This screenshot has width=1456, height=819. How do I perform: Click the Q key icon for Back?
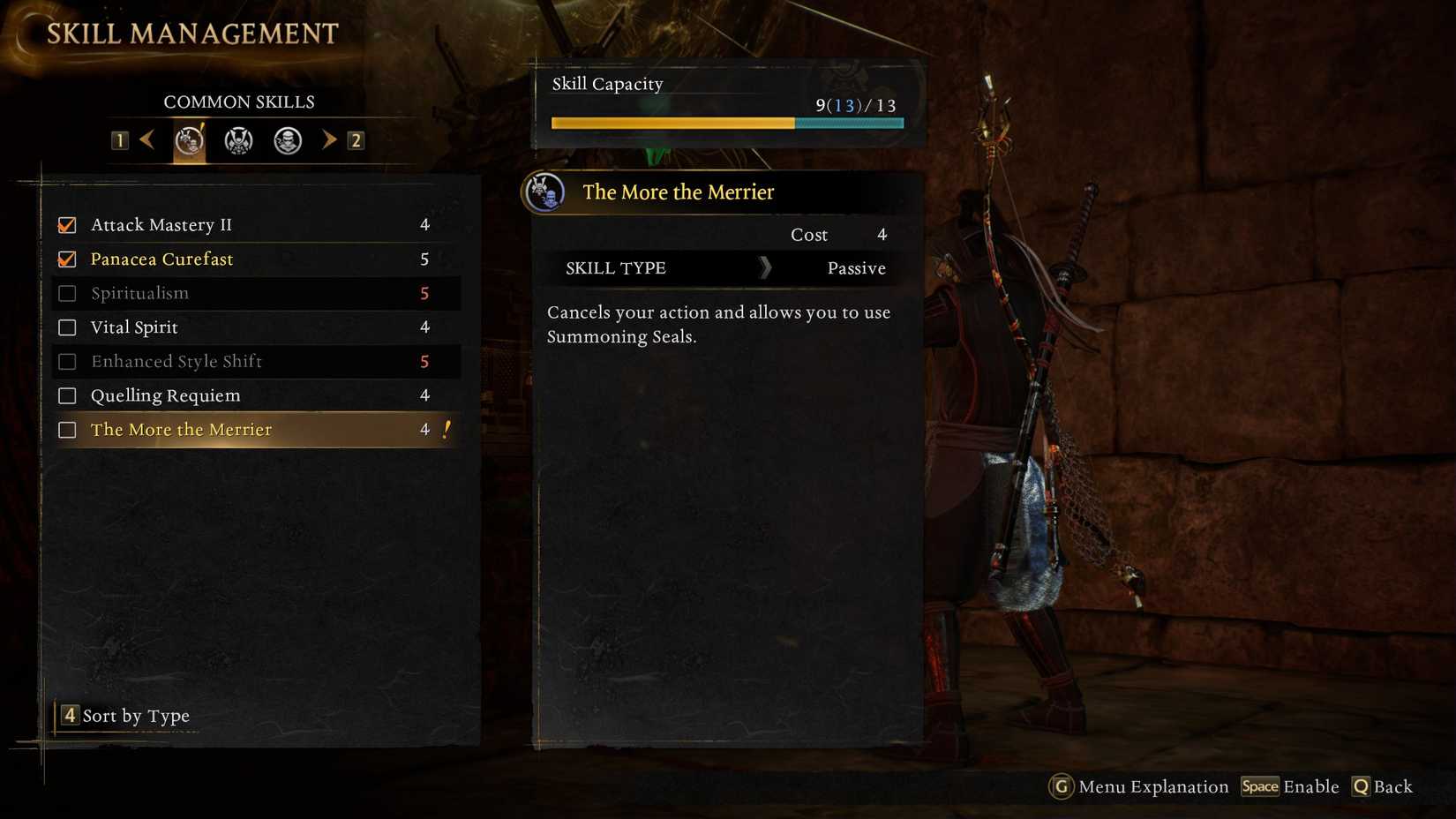[1360, 786]
